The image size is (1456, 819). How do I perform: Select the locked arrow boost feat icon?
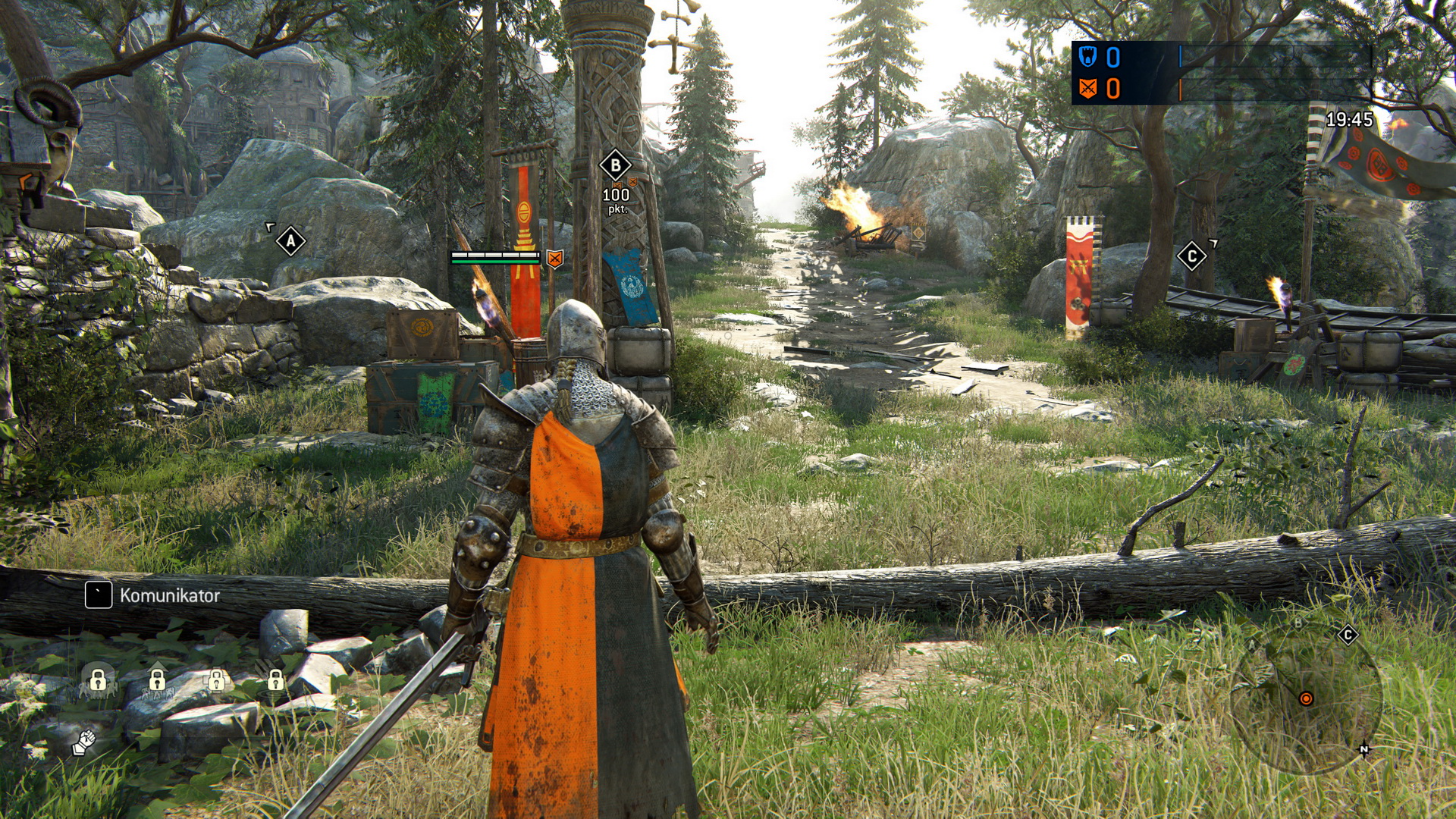coord(158,680)
